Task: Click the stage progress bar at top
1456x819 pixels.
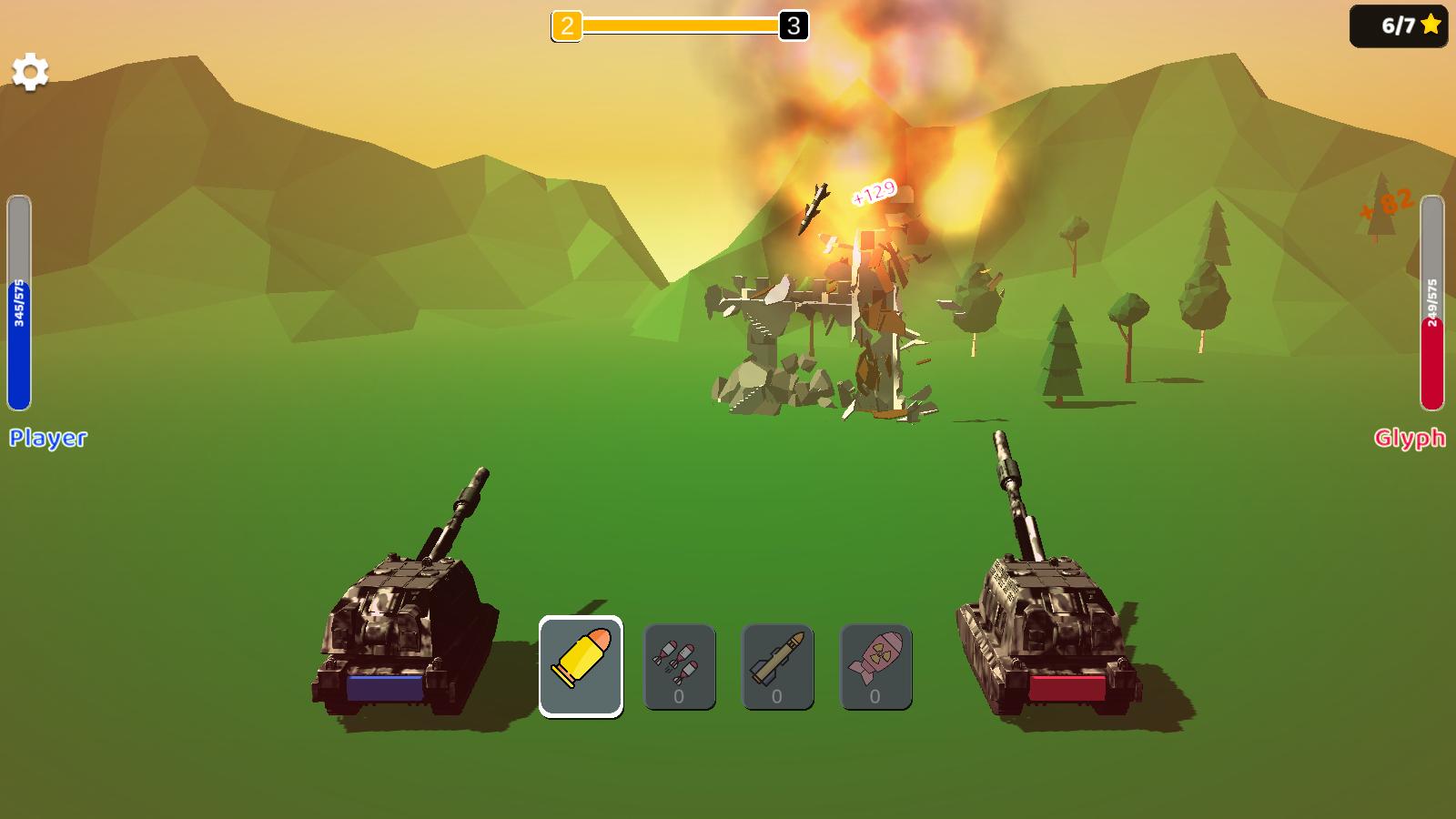Action: pos(678,25)
